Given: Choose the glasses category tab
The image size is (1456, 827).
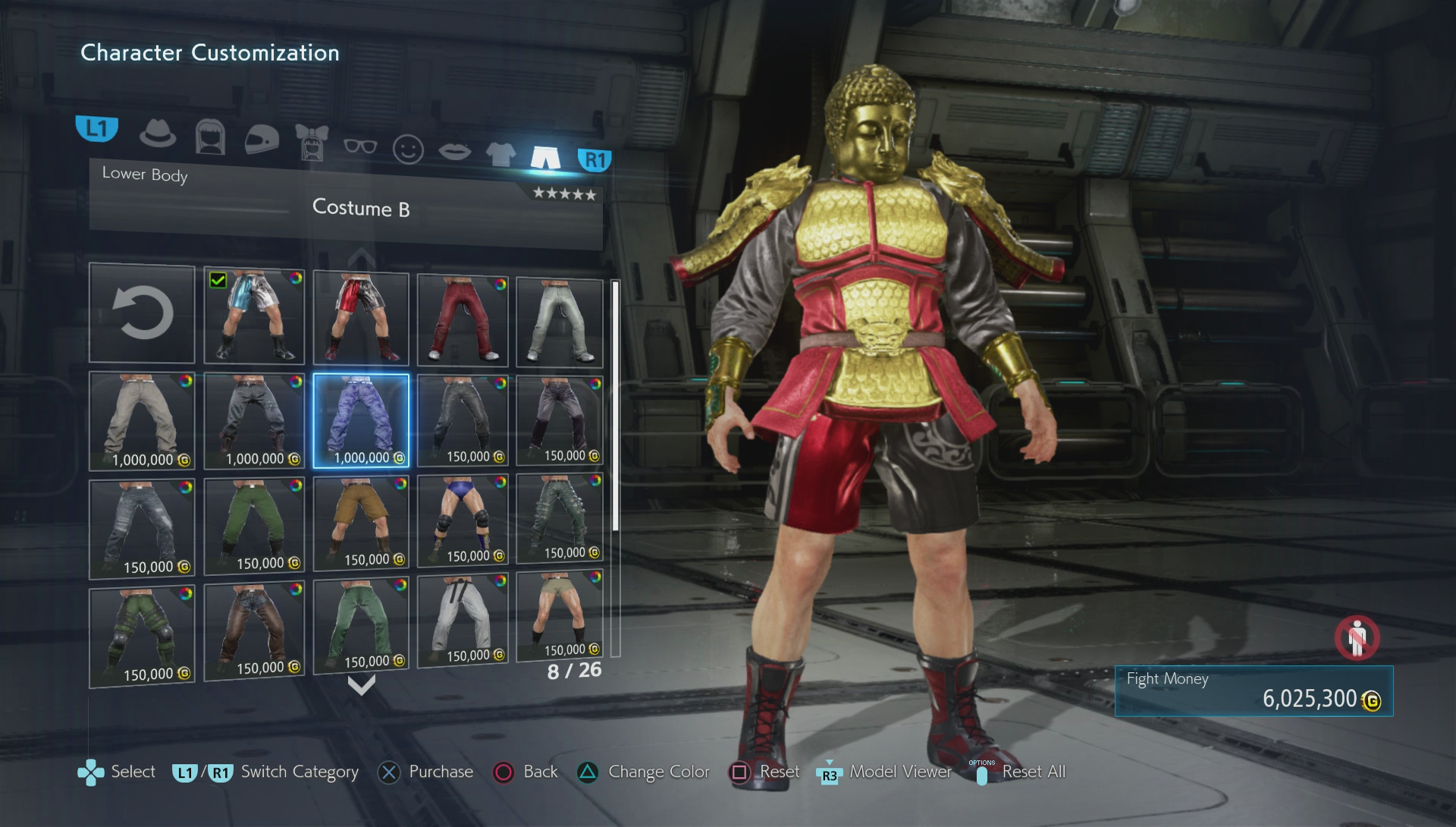Looking at the screenshot, I should (359, 146).
